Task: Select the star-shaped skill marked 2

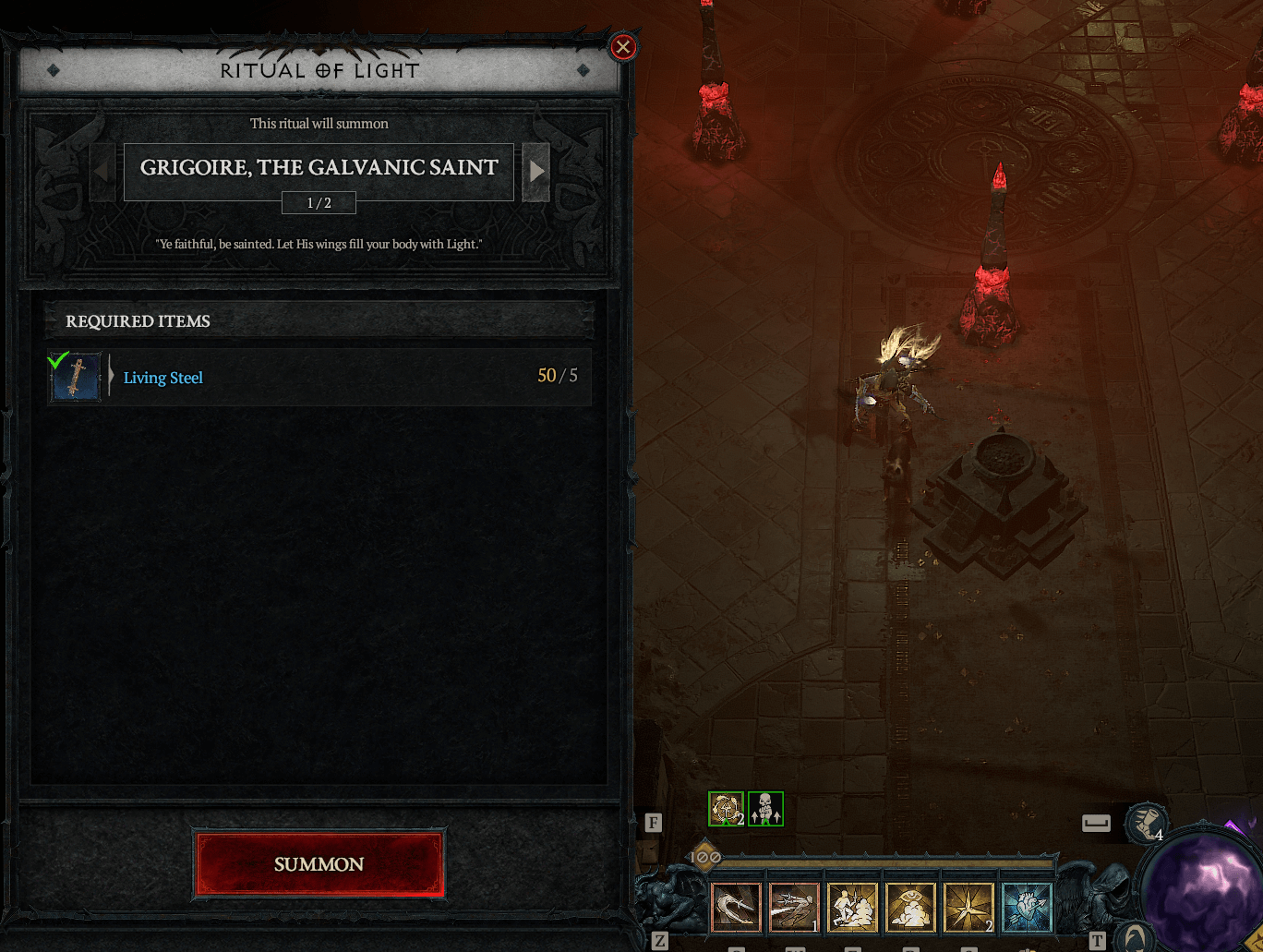Action: [x=968, y=907]
